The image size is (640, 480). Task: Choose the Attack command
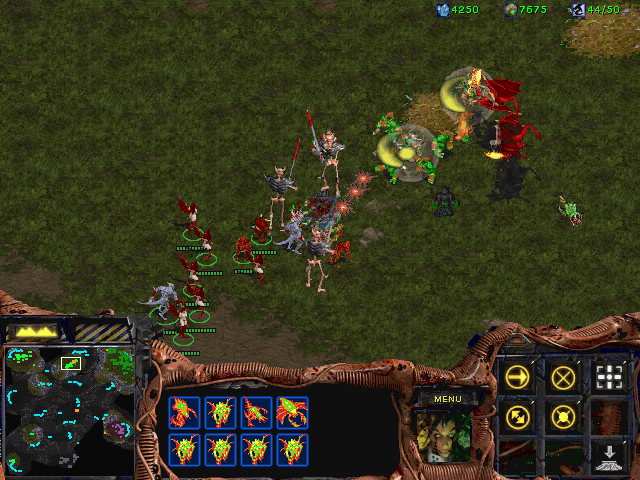(609, 377)
